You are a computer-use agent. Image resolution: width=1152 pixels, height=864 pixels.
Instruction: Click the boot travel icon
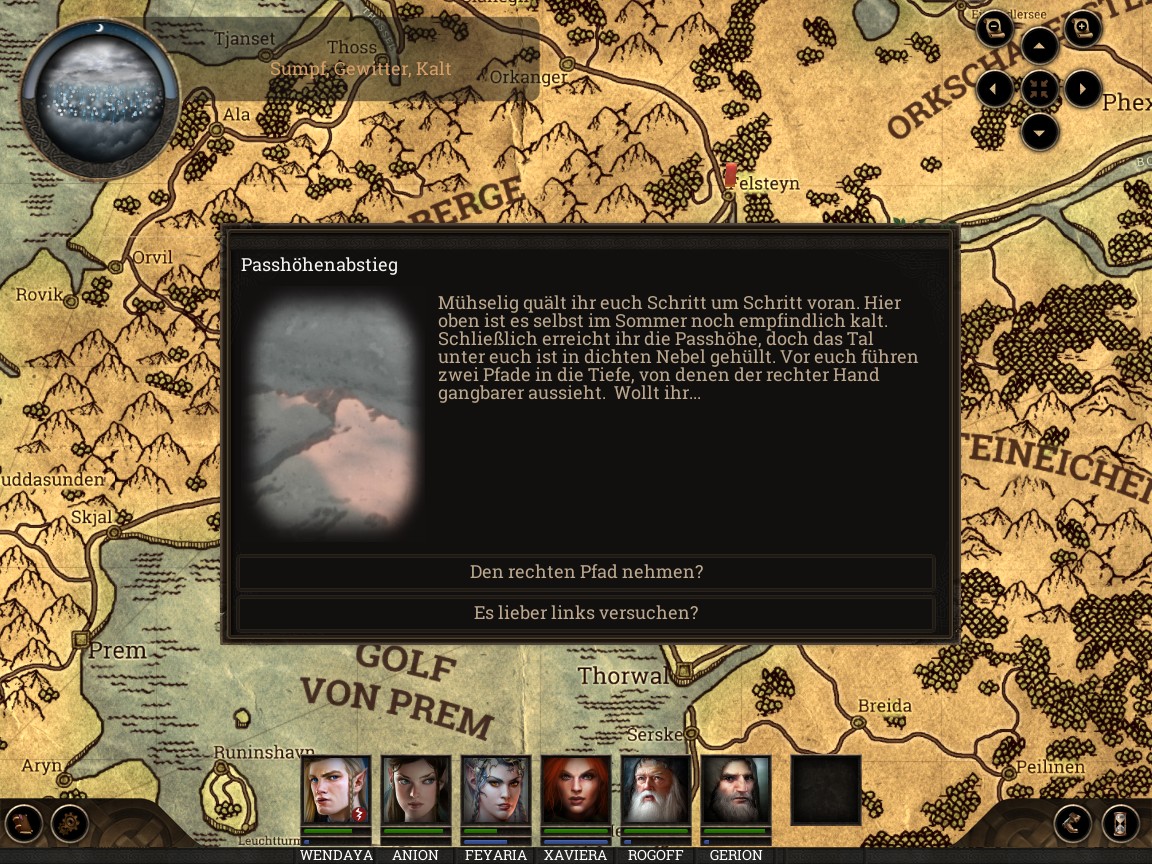pos(1073,824)
